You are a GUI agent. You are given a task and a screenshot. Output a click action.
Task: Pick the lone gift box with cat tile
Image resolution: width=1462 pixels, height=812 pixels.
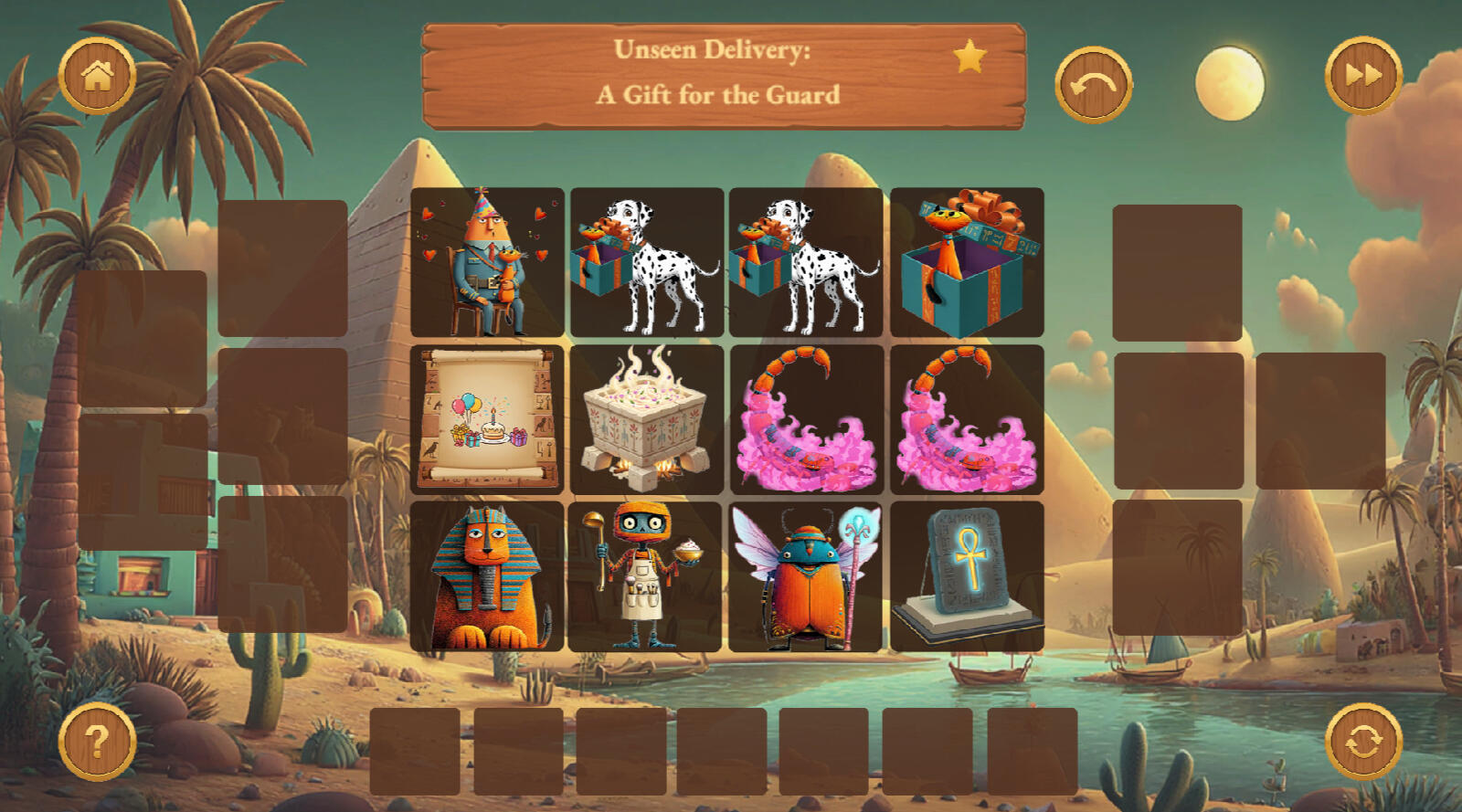tap(967, 263)
